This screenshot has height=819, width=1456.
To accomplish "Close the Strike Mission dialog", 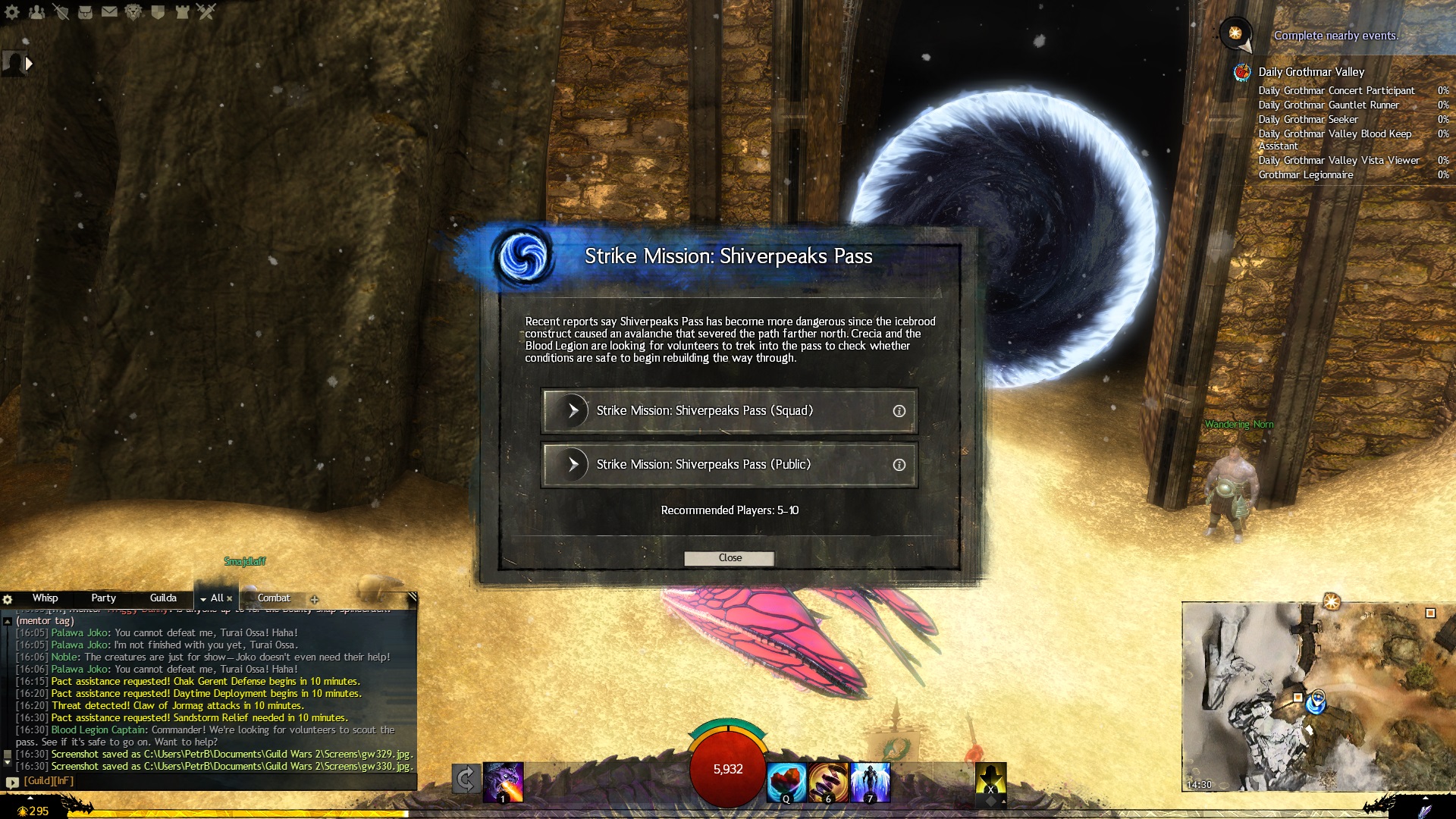I will 729,558.
